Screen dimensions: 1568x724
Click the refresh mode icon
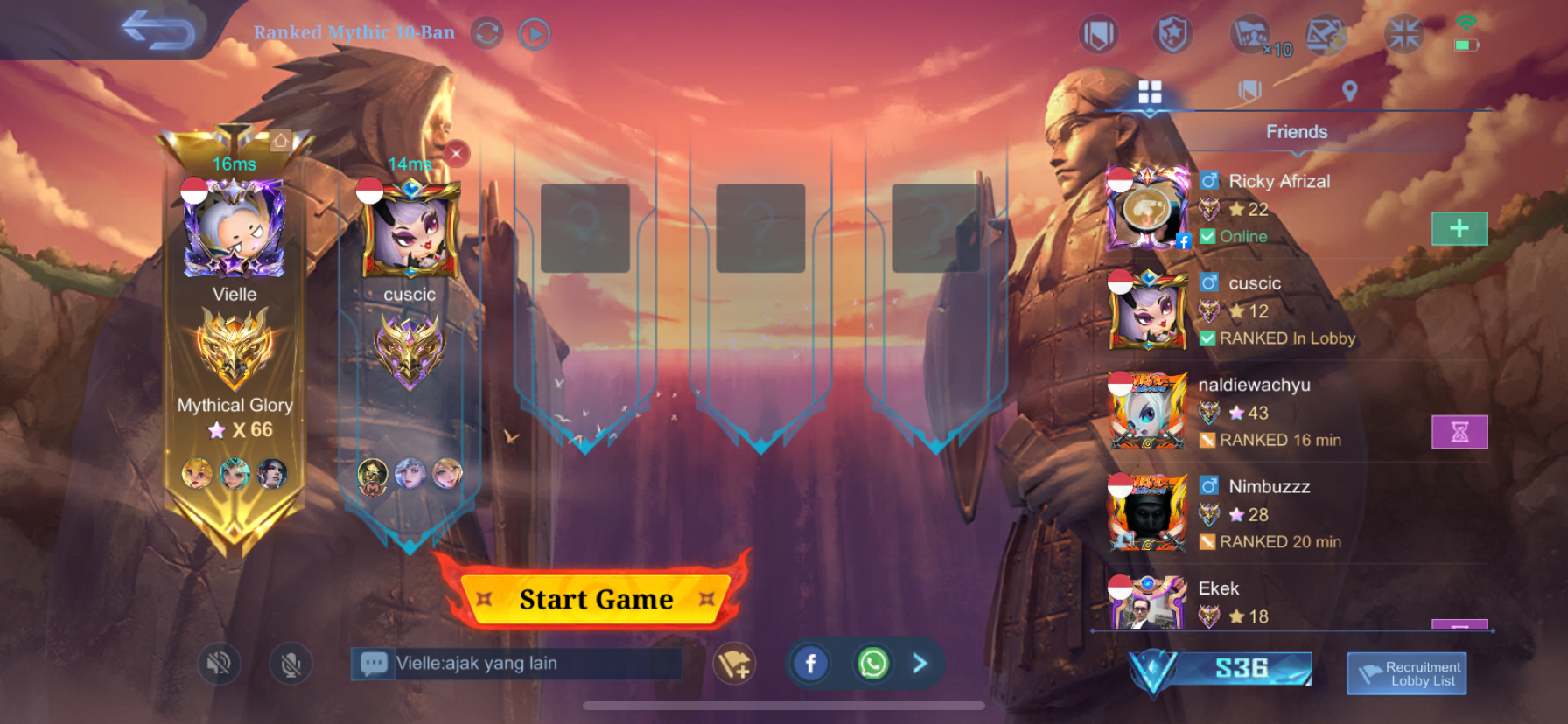click(x=487, y=34)
